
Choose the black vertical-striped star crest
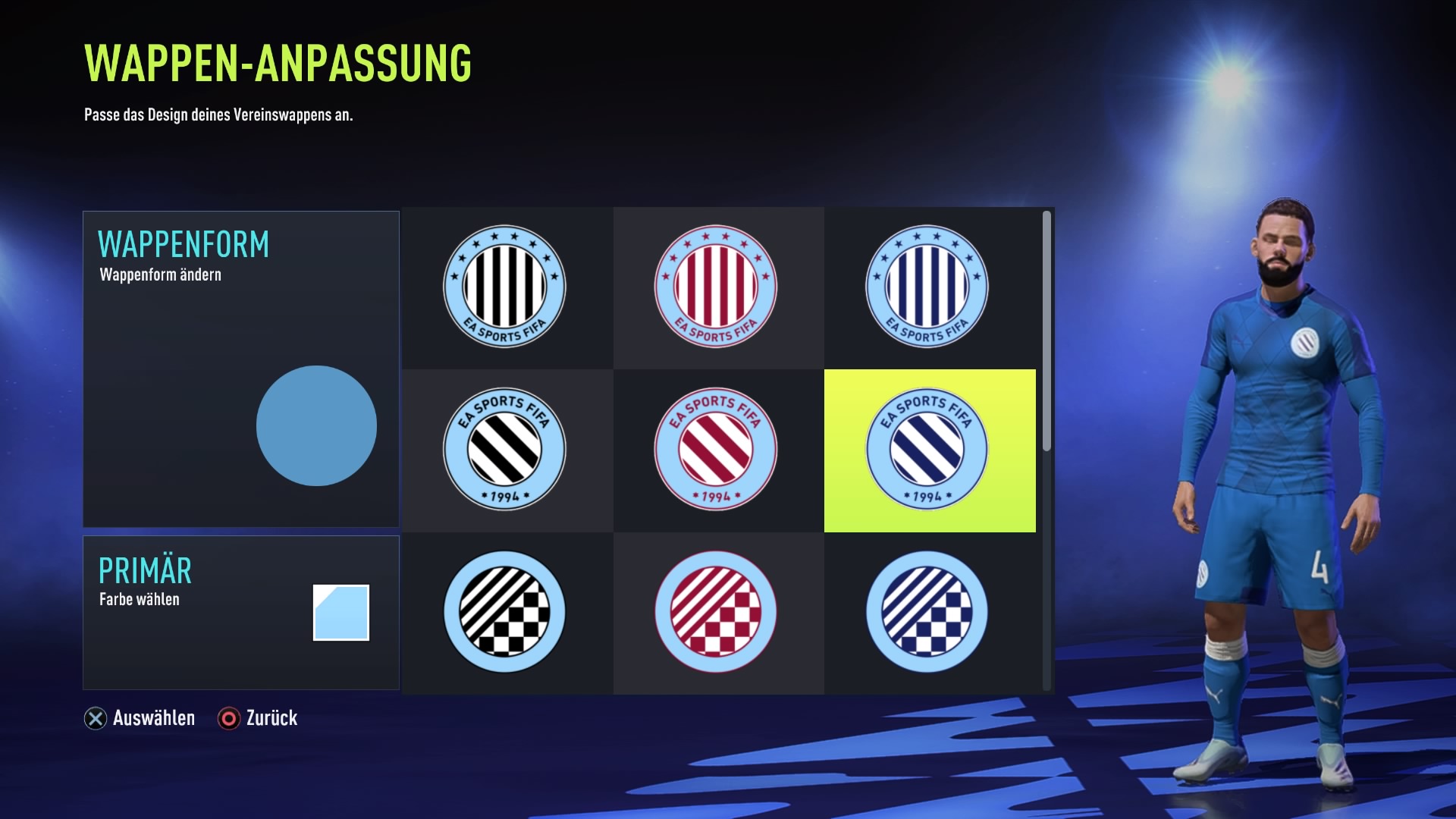tap(504, 287)
